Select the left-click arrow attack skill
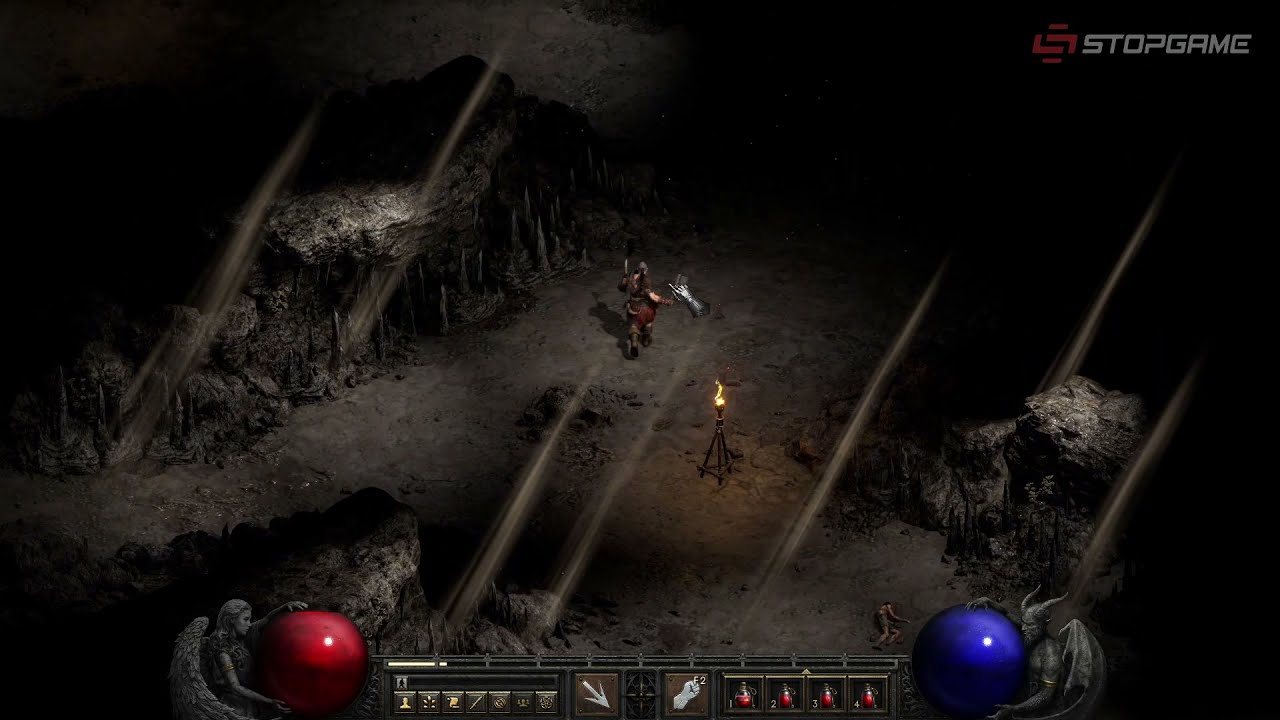This screenshot has width=1280, height=720. [597, 693]
